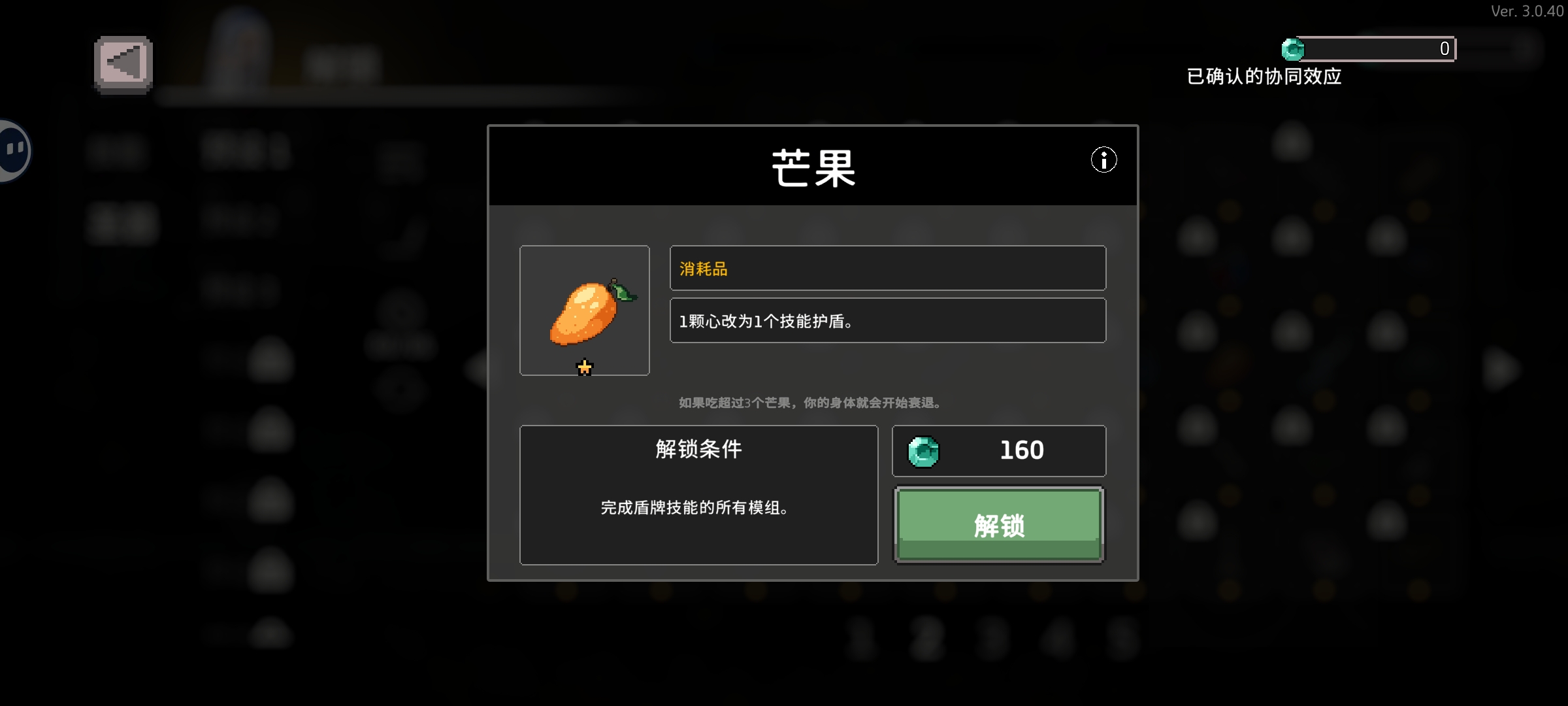Click the mango effect description text box

tap(887, 320)
